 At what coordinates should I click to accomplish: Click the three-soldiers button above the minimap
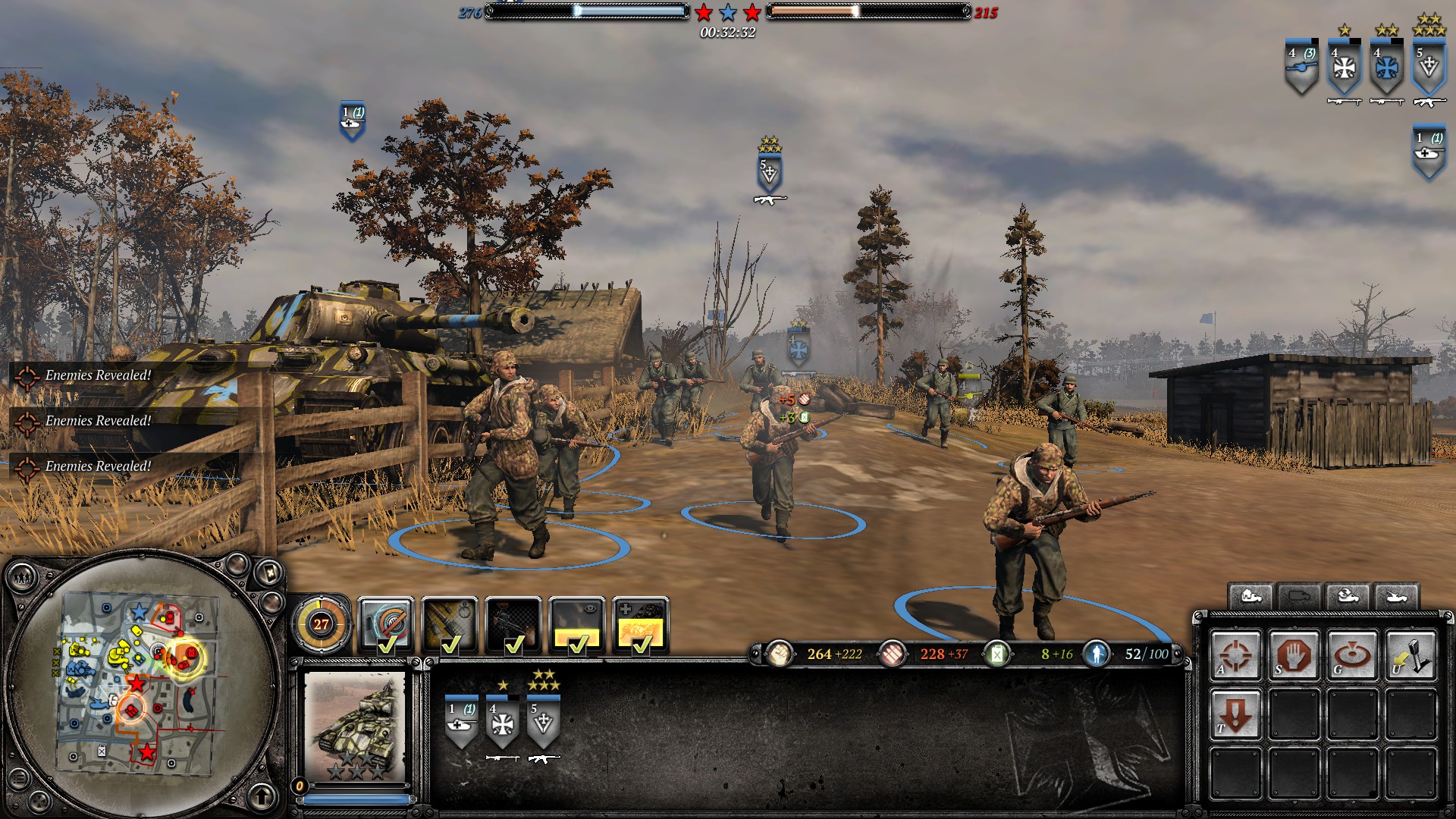23,579
